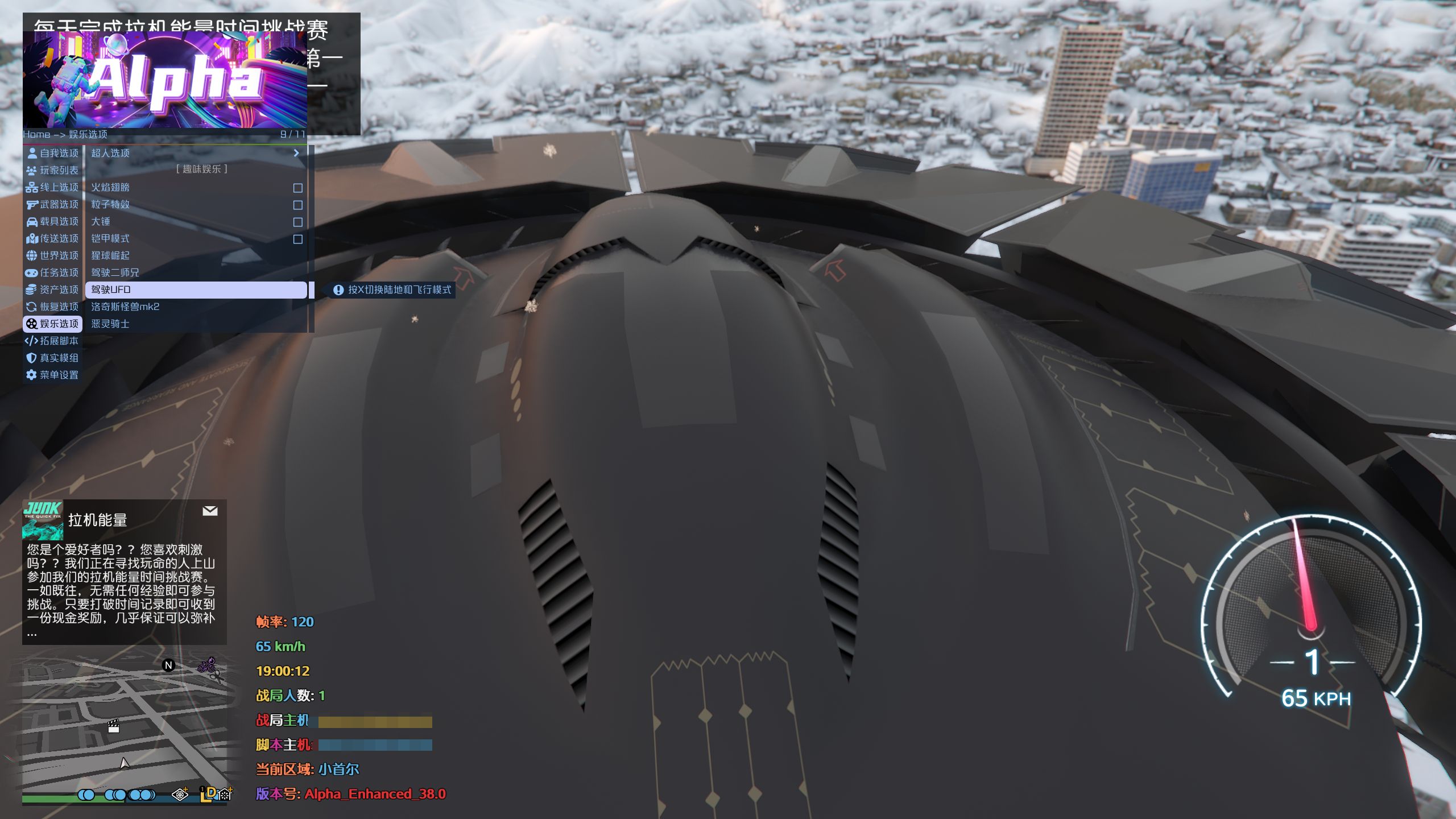
Task: Go to 传送选项 teleport tab
Action: tap(53, 238)
